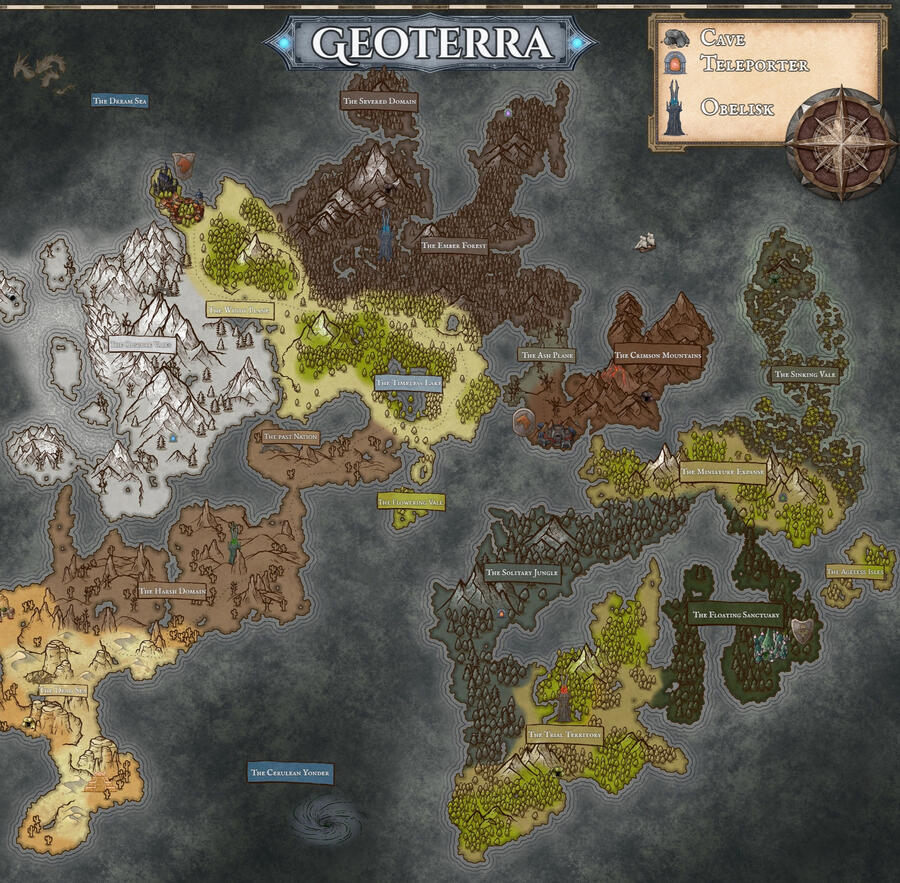Choose The Ember Forest map label
This screenshot has height=883, width=900.
point(453,245)
